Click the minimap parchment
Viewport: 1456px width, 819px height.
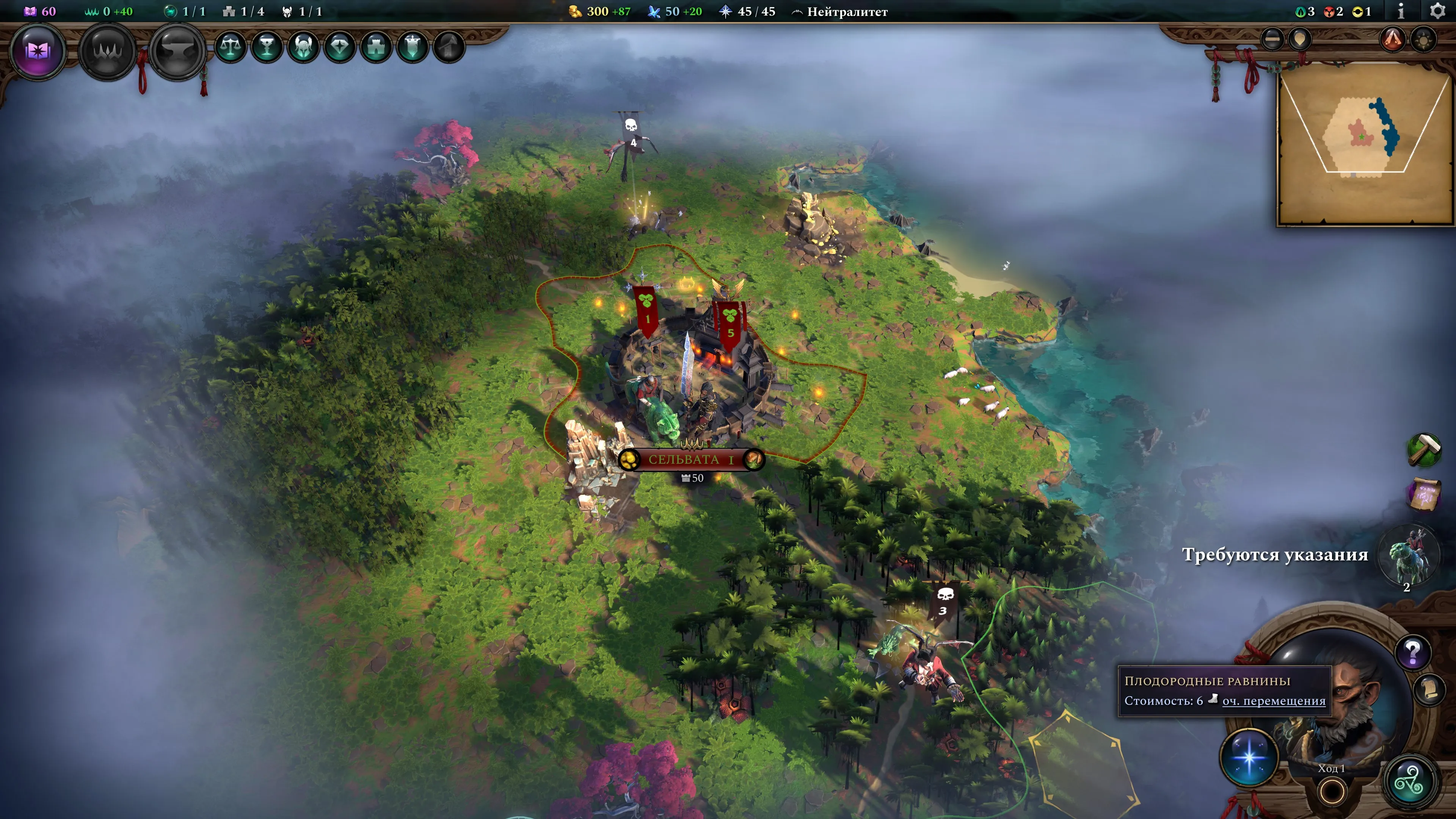1365,144
